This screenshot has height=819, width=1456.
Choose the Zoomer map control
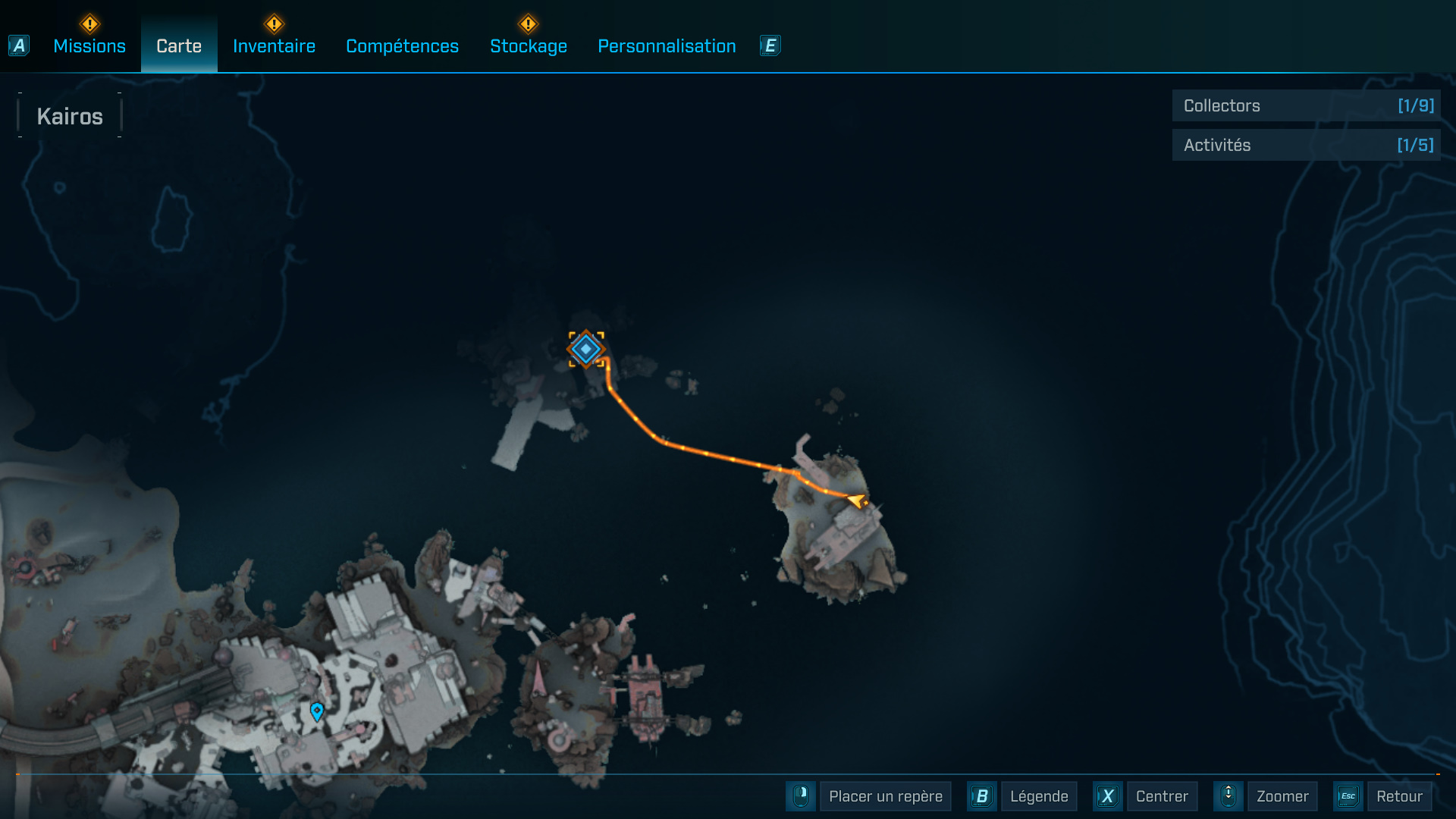tap(1282, 796)
